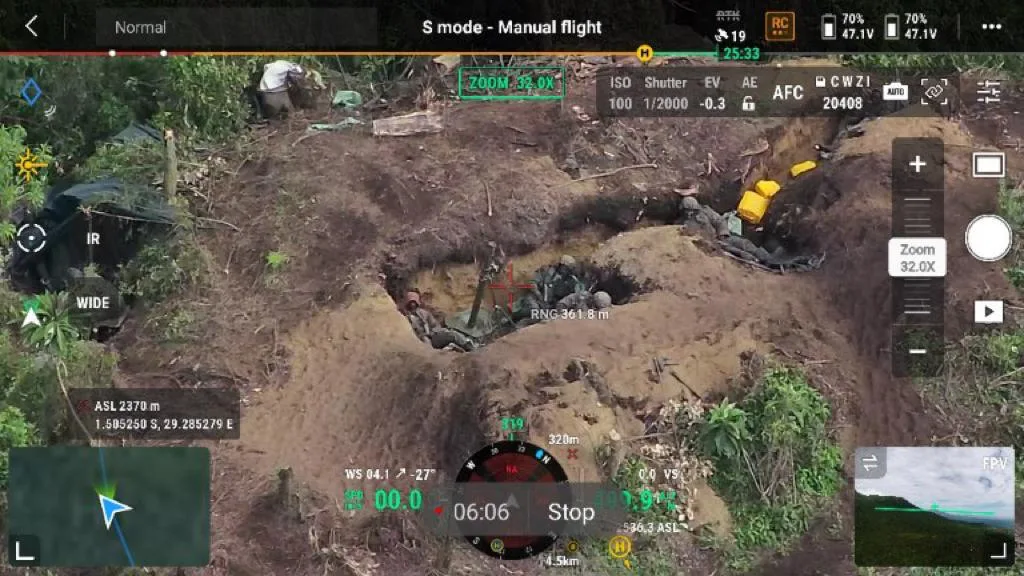This screenshot has height=576, width=1024.
Task: Select the Normal flight status bar
Action: [236, 27]
